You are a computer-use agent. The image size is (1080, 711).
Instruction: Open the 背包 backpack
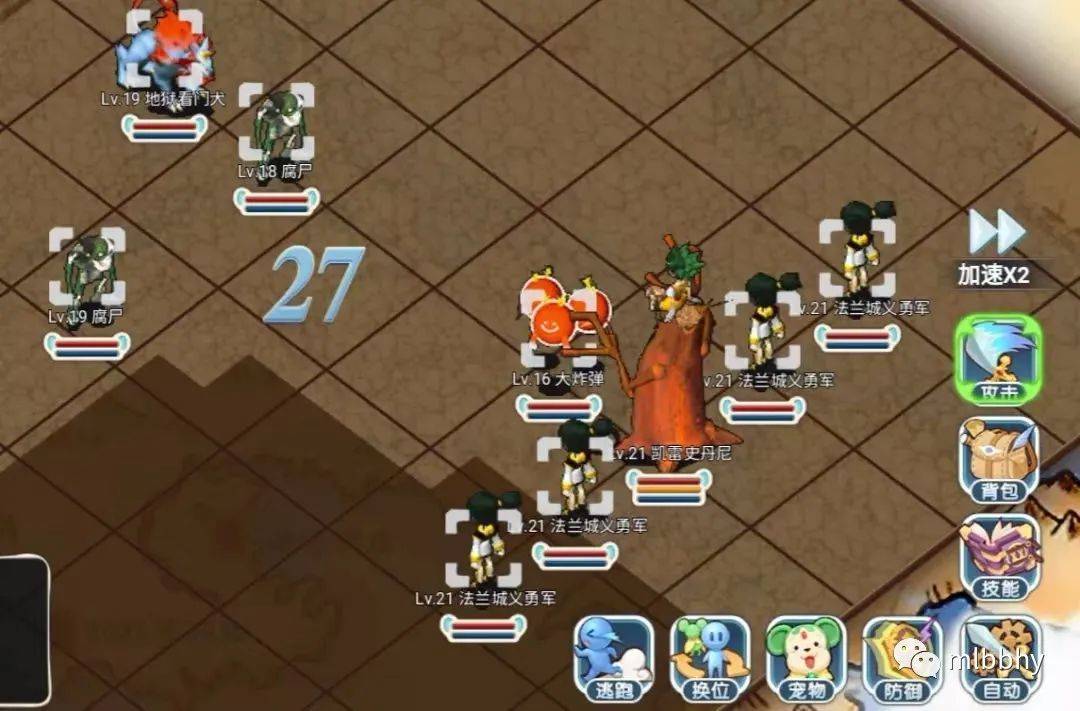pyautogui.click(x=998, y=459)
